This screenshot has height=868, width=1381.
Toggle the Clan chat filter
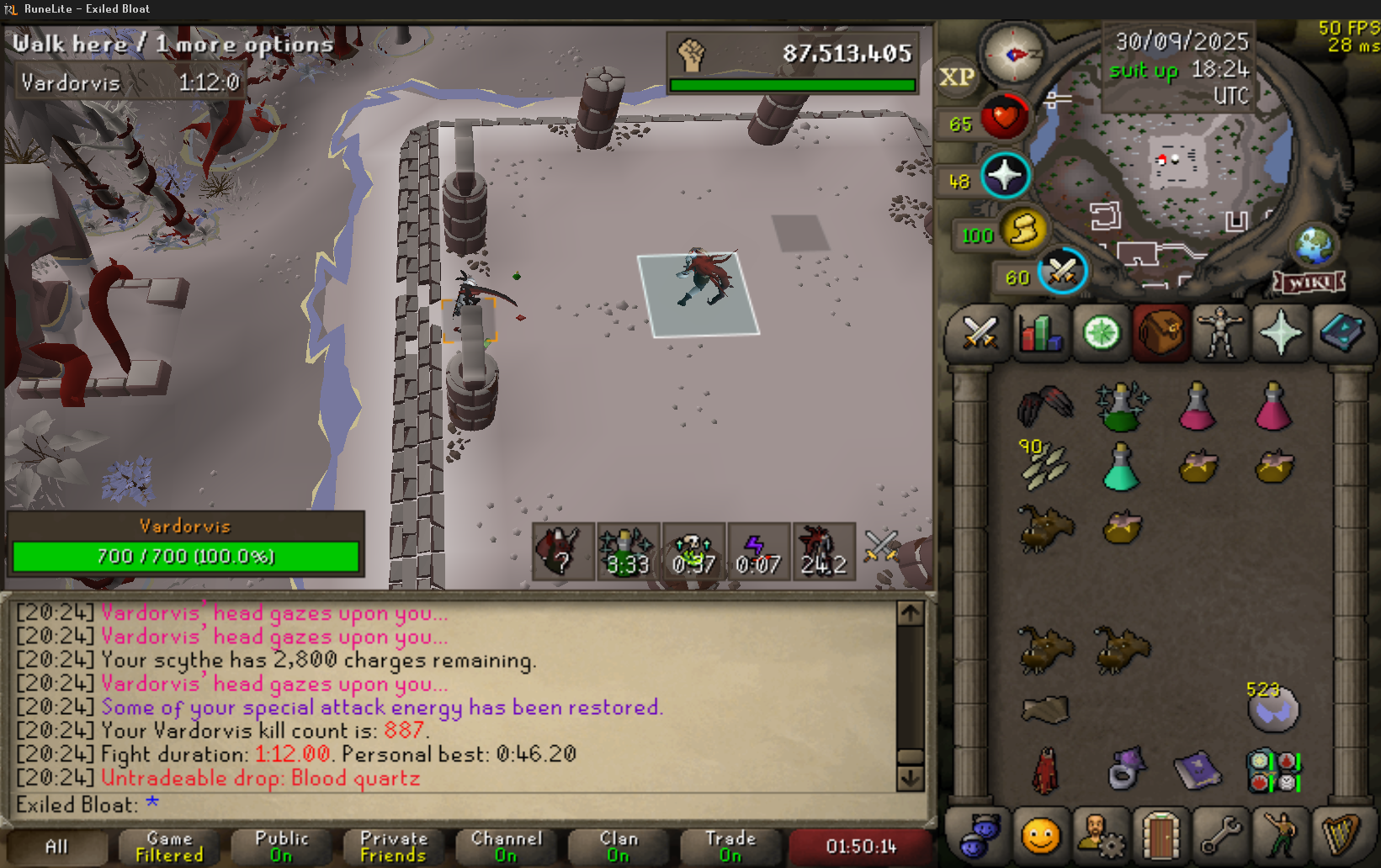click(619, 846)
